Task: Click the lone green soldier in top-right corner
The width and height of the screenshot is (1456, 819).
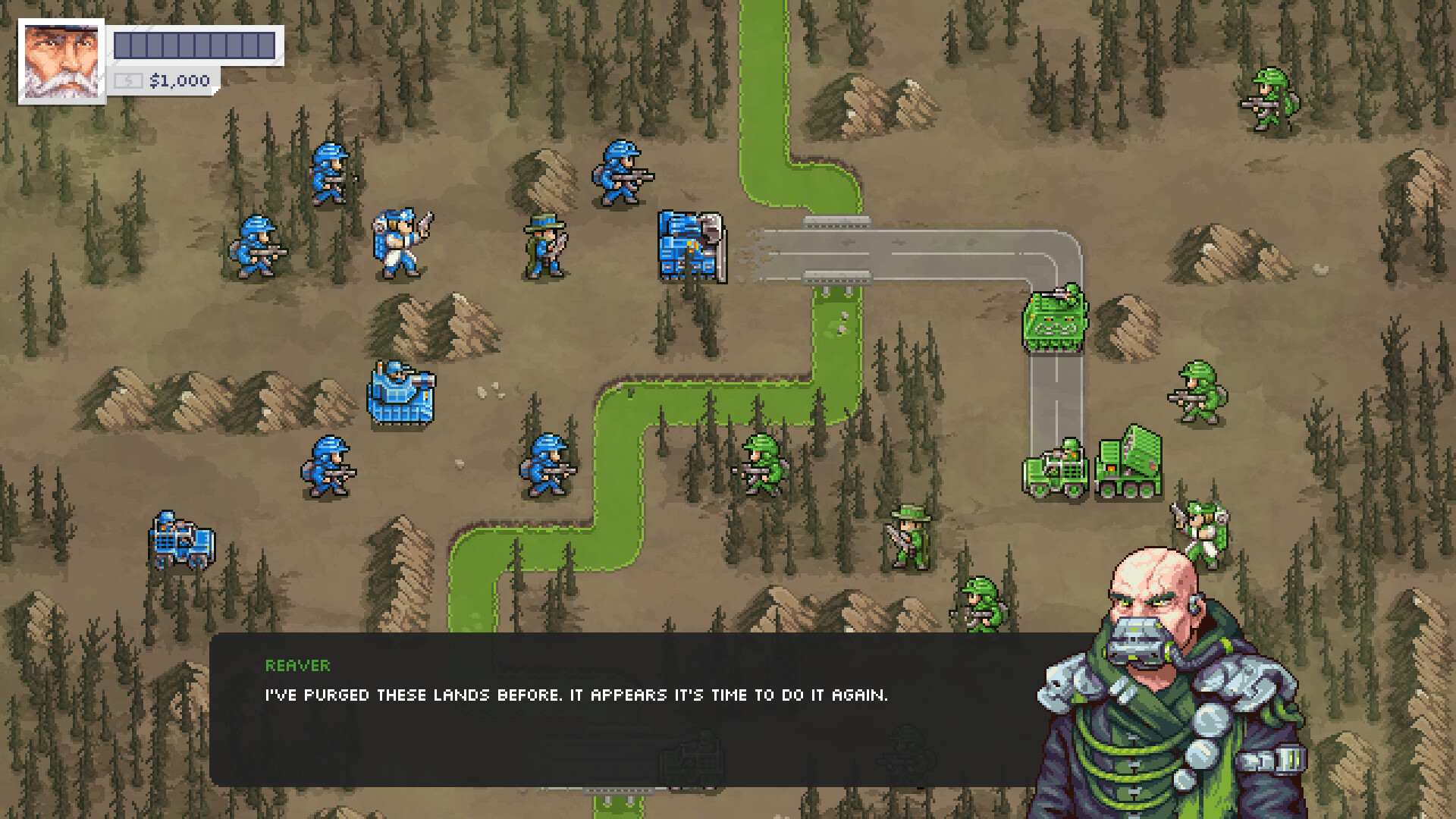Action: click(x=1266, y=99)
